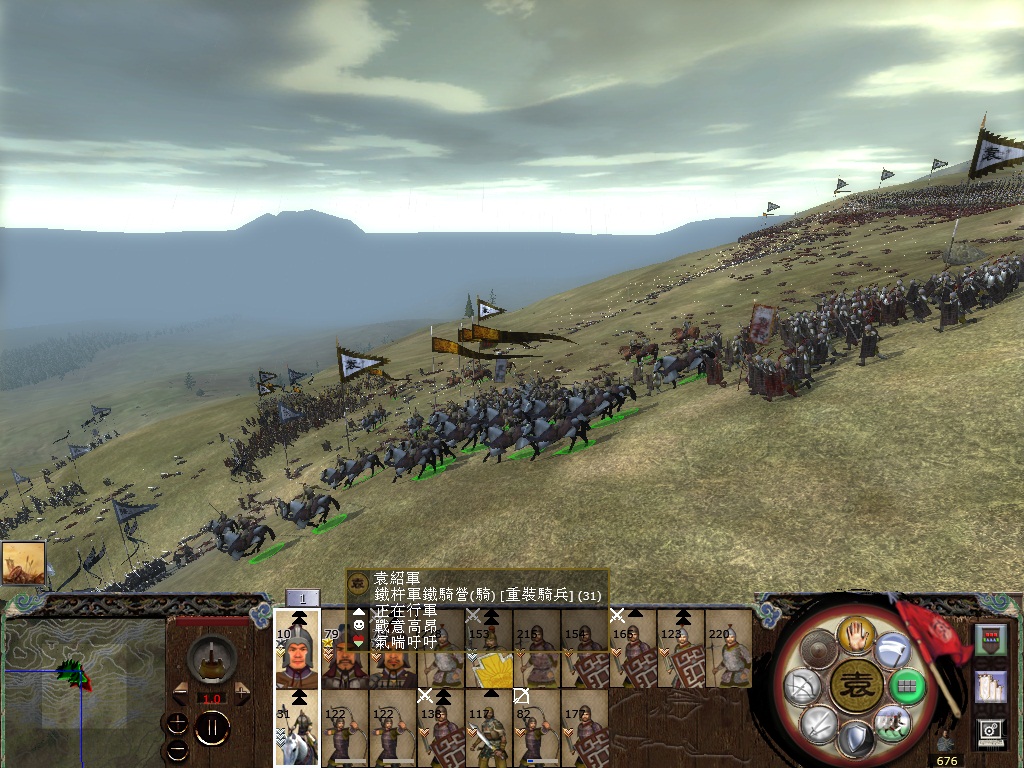Decrease the battle game speed
Viewport: 1024px width, 768px height.
point(180,693)
